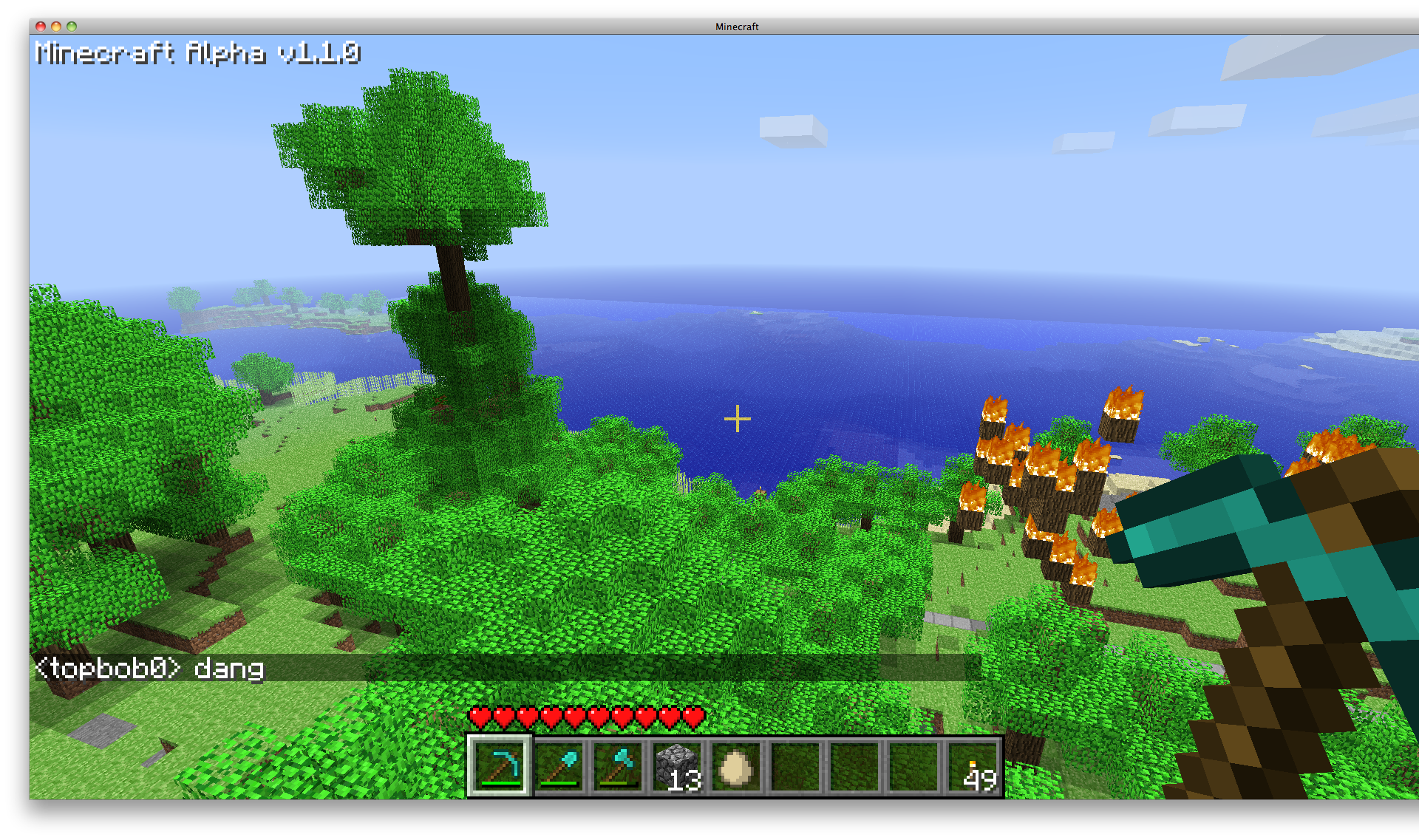Pick the egg in the hotbar

pos(736,766)
